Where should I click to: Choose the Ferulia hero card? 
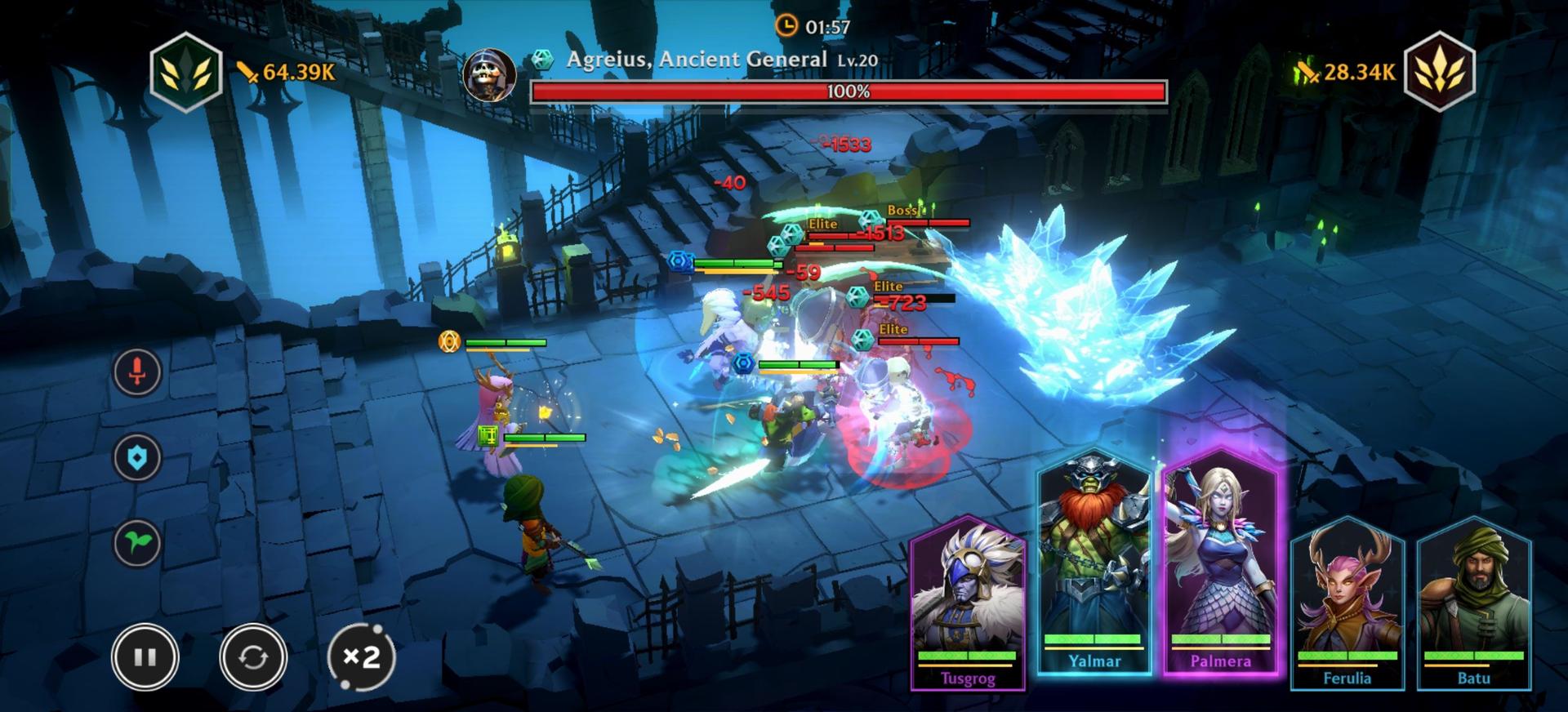pyautogui.click(x=1347, y=604)
